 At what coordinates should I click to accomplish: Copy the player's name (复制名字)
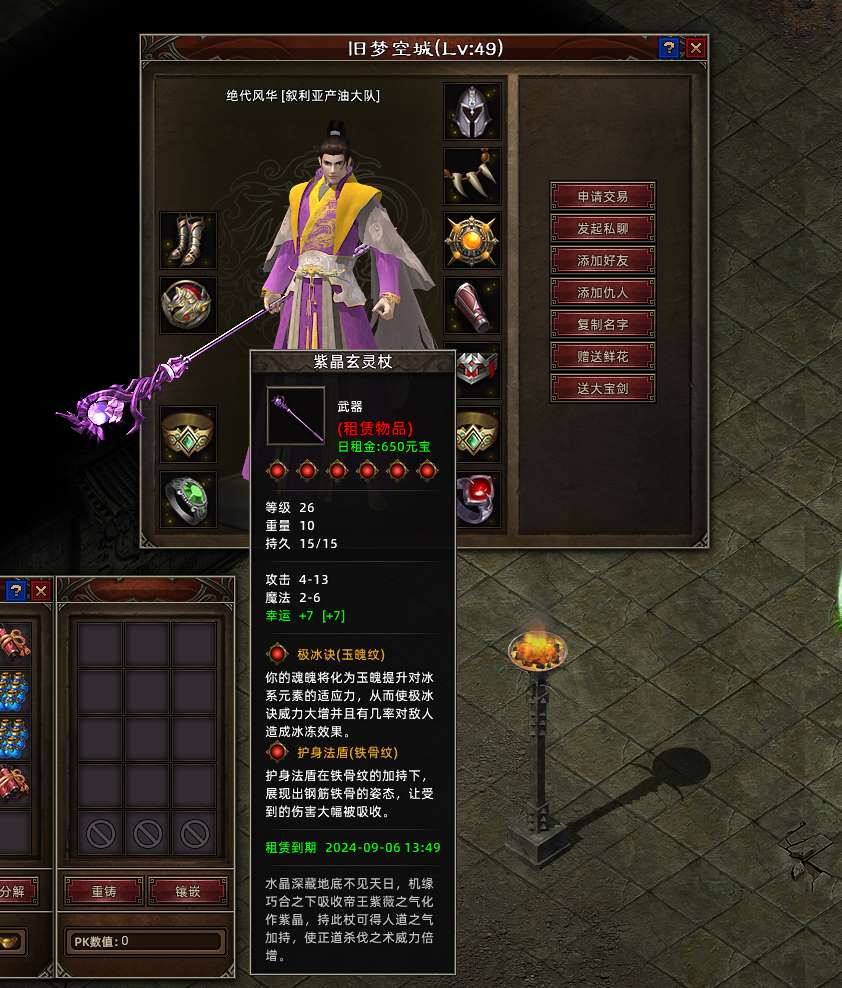pos(603,324)
